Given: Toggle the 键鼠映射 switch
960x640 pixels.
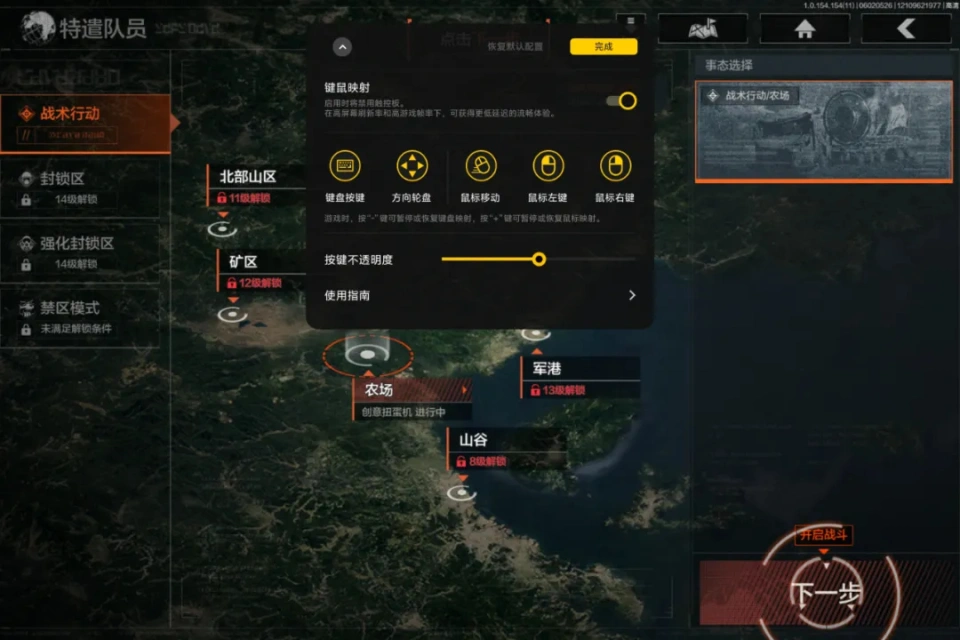Looking at the screenshot, I should tap(621, 100).
